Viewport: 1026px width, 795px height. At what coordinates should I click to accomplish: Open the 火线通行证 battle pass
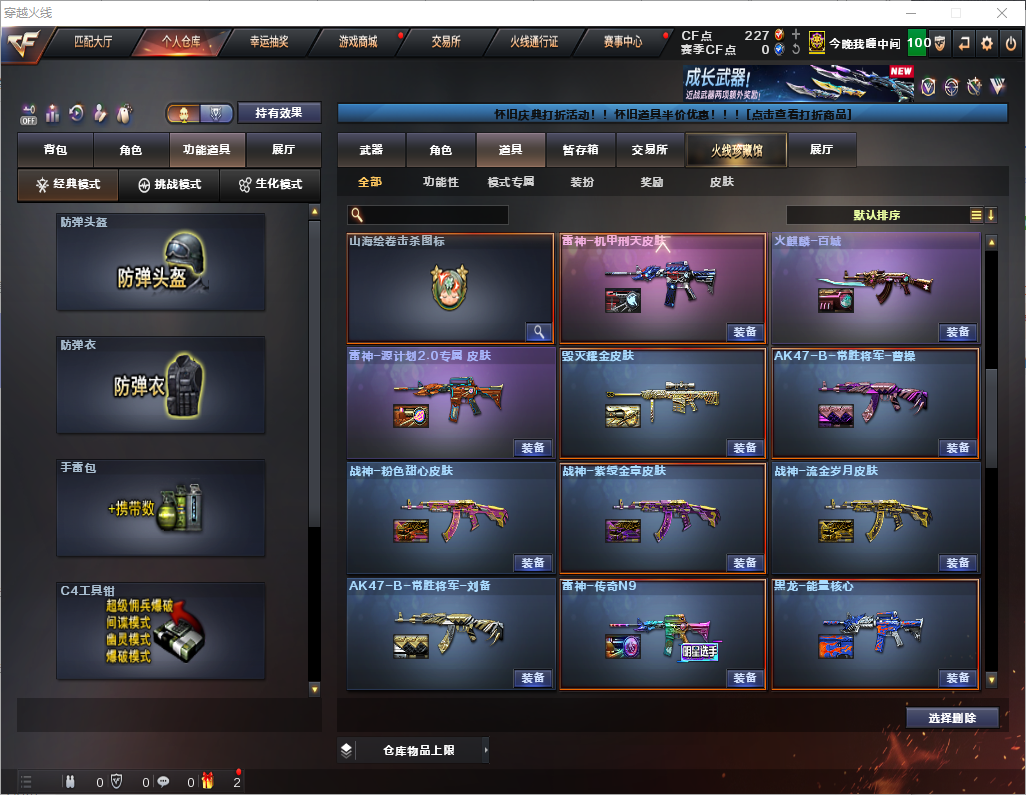coord(534,42)
